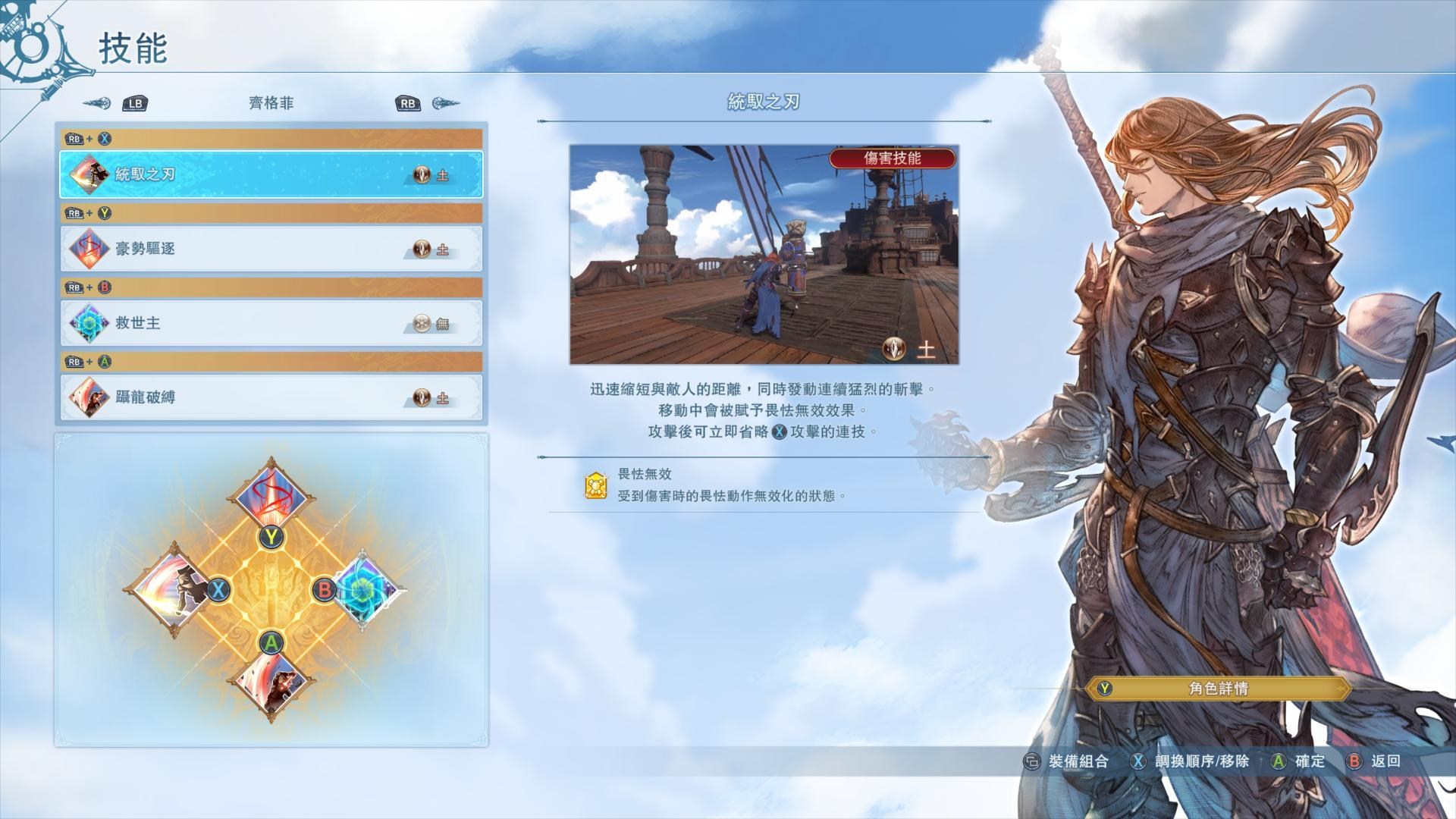Click the 豪勢驅逐 skill icon
The height and width of the screenshot is (819, 1456).
[x=91, y=249]
